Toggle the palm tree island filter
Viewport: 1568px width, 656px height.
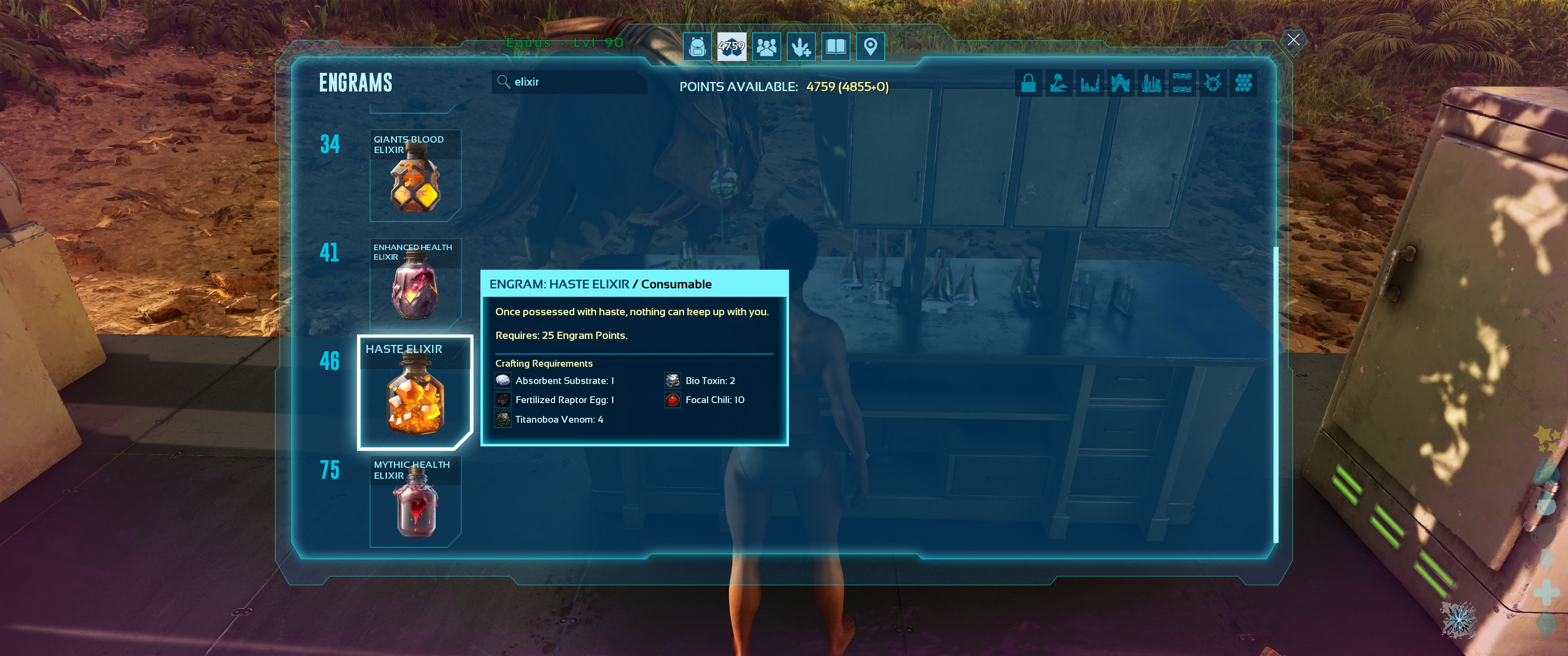(1058, 83)
